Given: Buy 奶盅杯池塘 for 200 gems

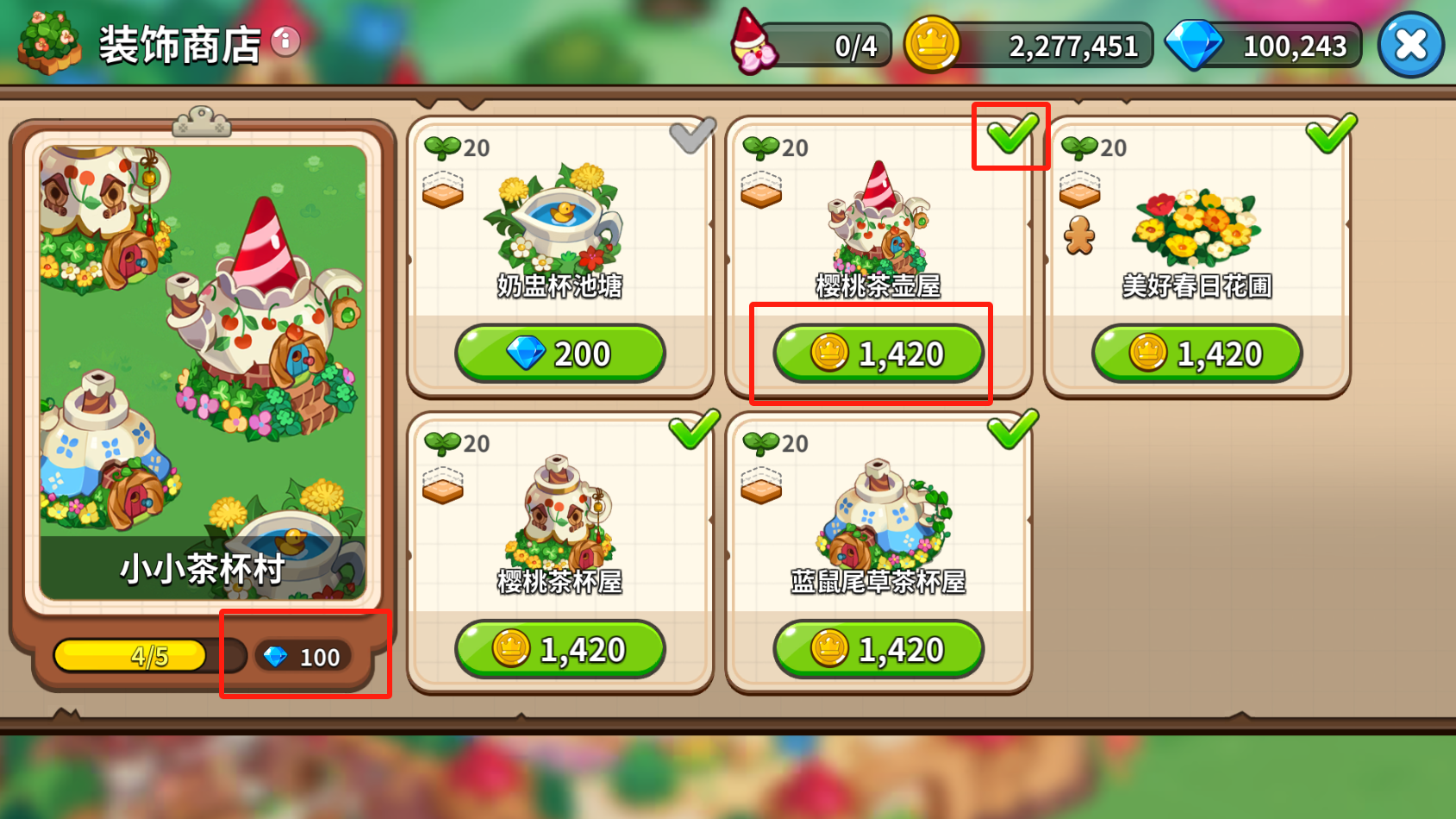Looking at the screenshot, I should pyautogui.click(x=560, y=353).
